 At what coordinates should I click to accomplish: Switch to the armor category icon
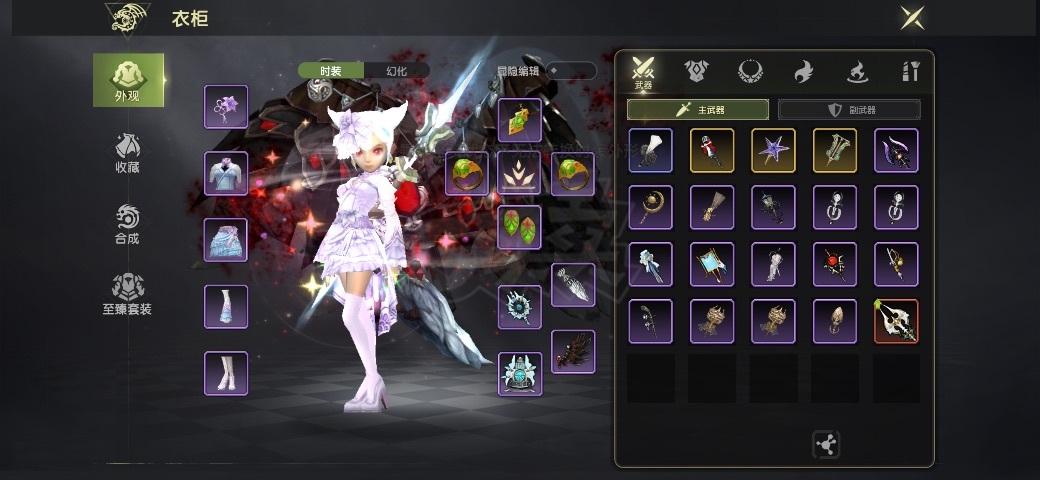click(696, 72)
